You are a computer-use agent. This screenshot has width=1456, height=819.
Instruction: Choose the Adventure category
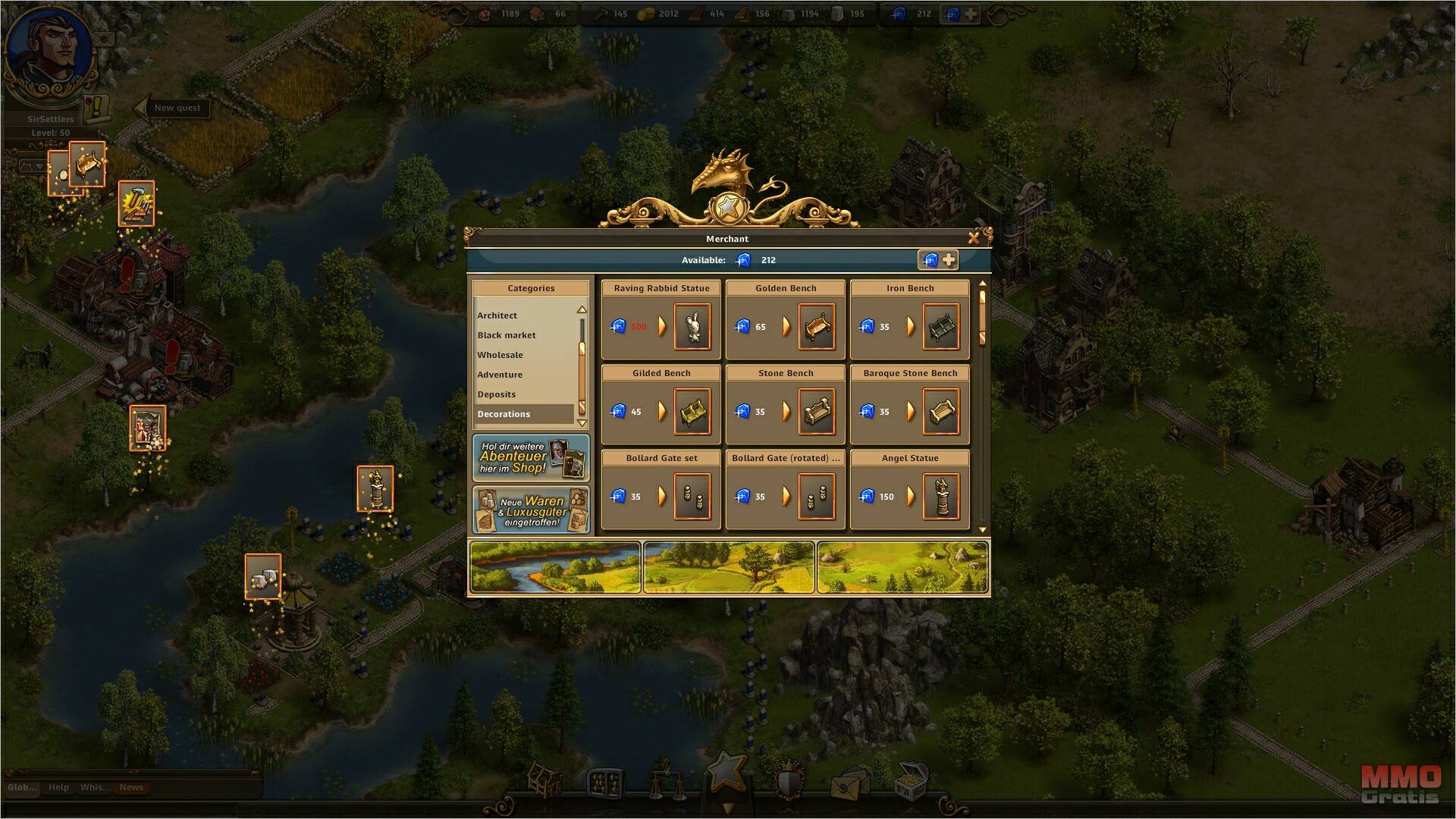500,375
